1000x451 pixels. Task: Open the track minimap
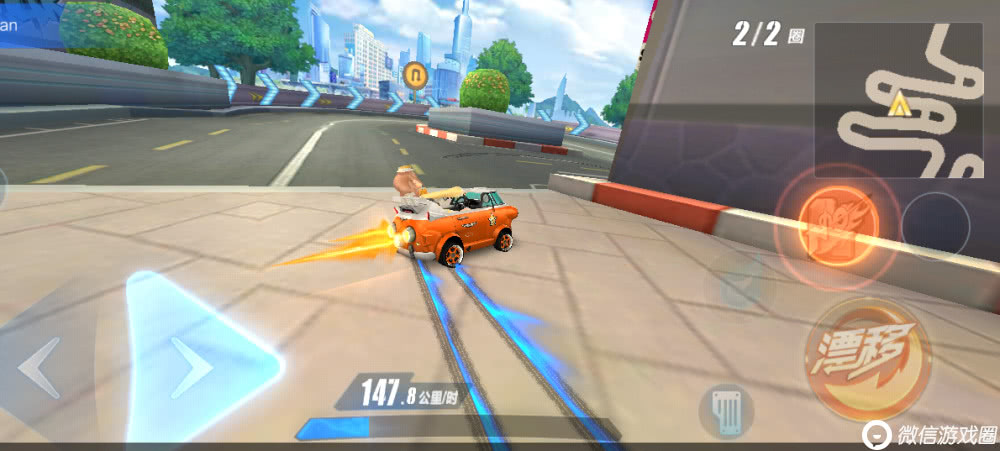coord(897,100)
